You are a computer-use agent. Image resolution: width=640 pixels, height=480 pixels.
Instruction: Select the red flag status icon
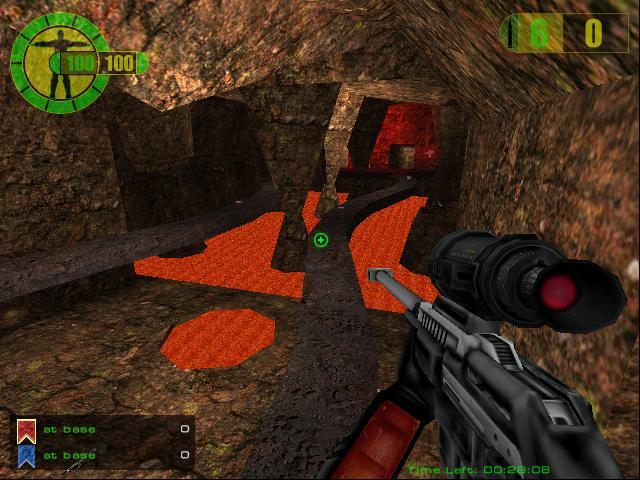26,430
